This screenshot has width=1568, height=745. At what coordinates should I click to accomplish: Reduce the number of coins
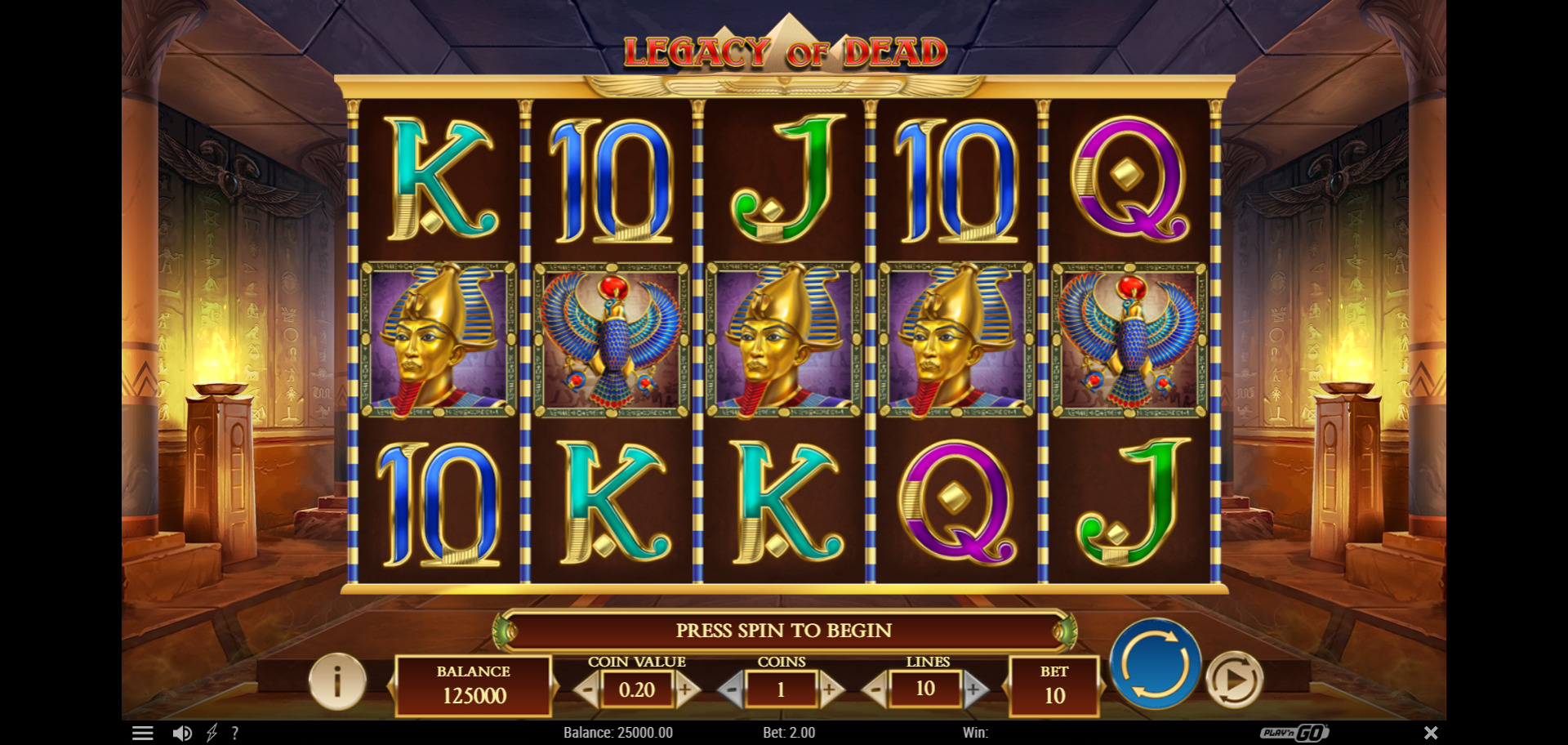(731, 690)
